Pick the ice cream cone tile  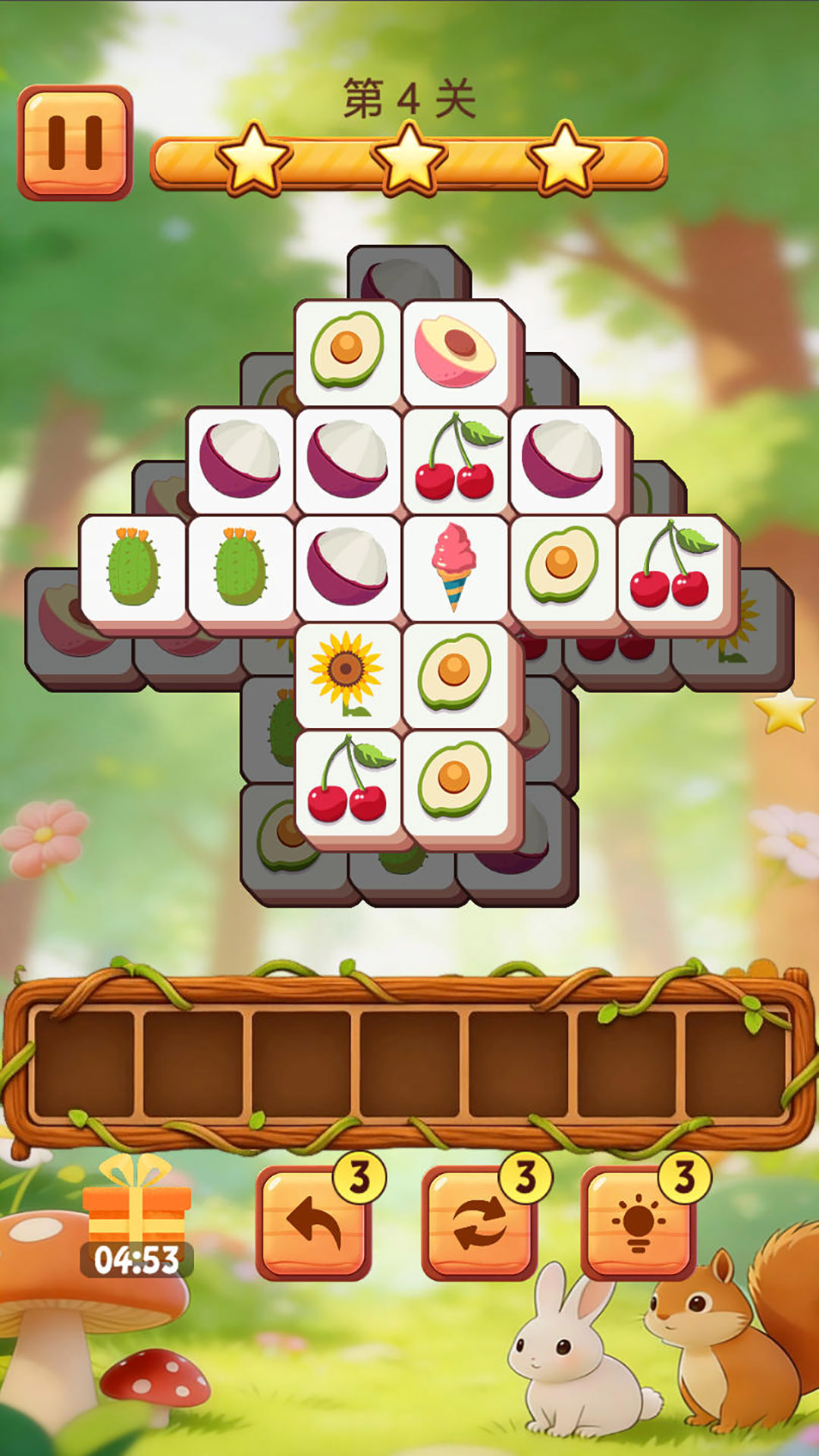click(454, 566)
